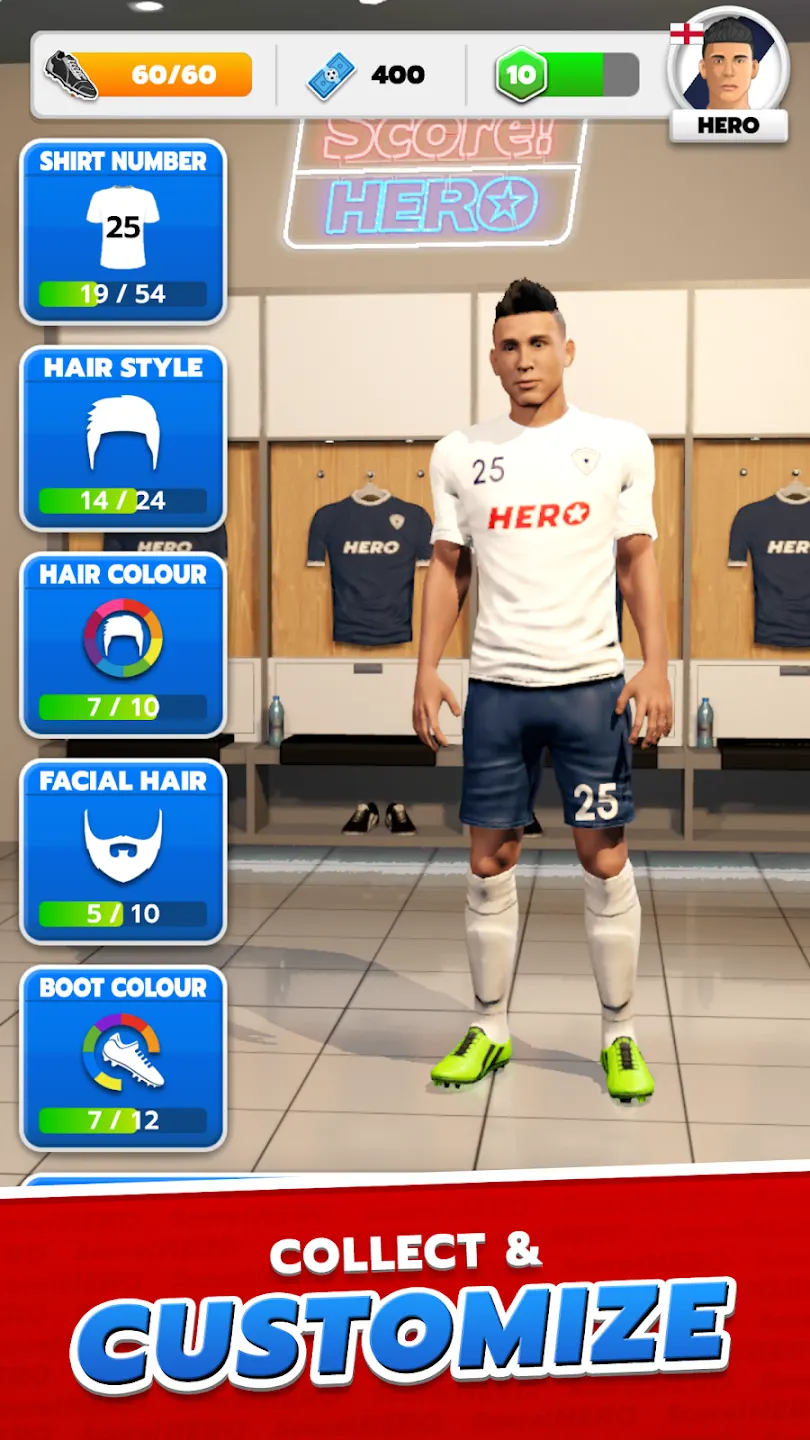Tap the boot energy 60/60 counter
The image size is (810, 1440).
(150, 75)
